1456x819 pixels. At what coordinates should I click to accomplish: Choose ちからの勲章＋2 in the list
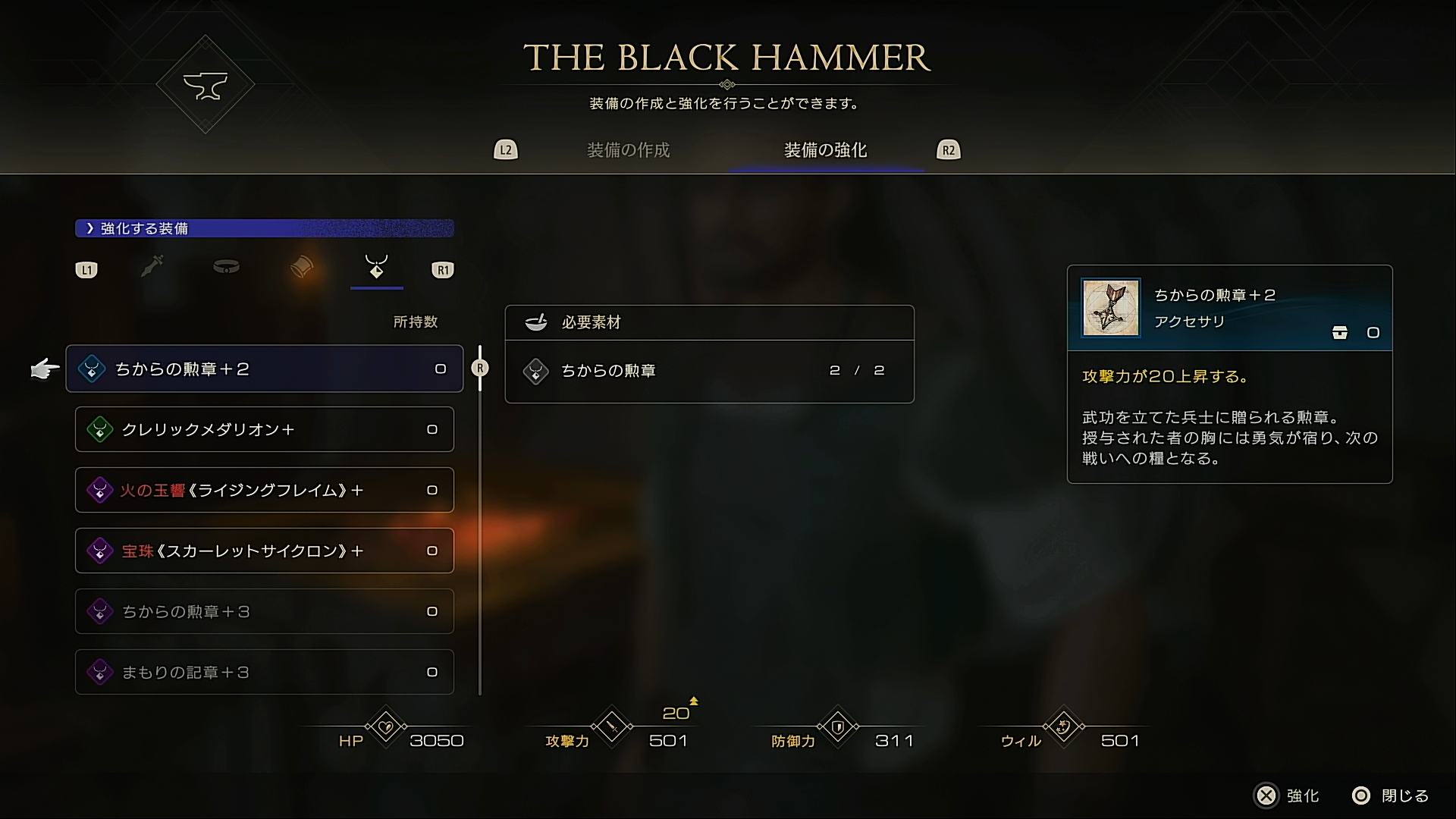pyautogui.click(x=264, y=369)
